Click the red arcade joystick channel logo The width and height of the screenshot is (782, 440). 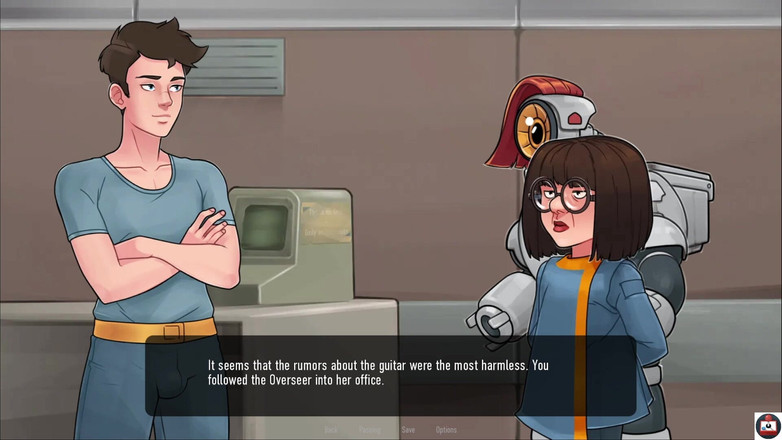767,425
